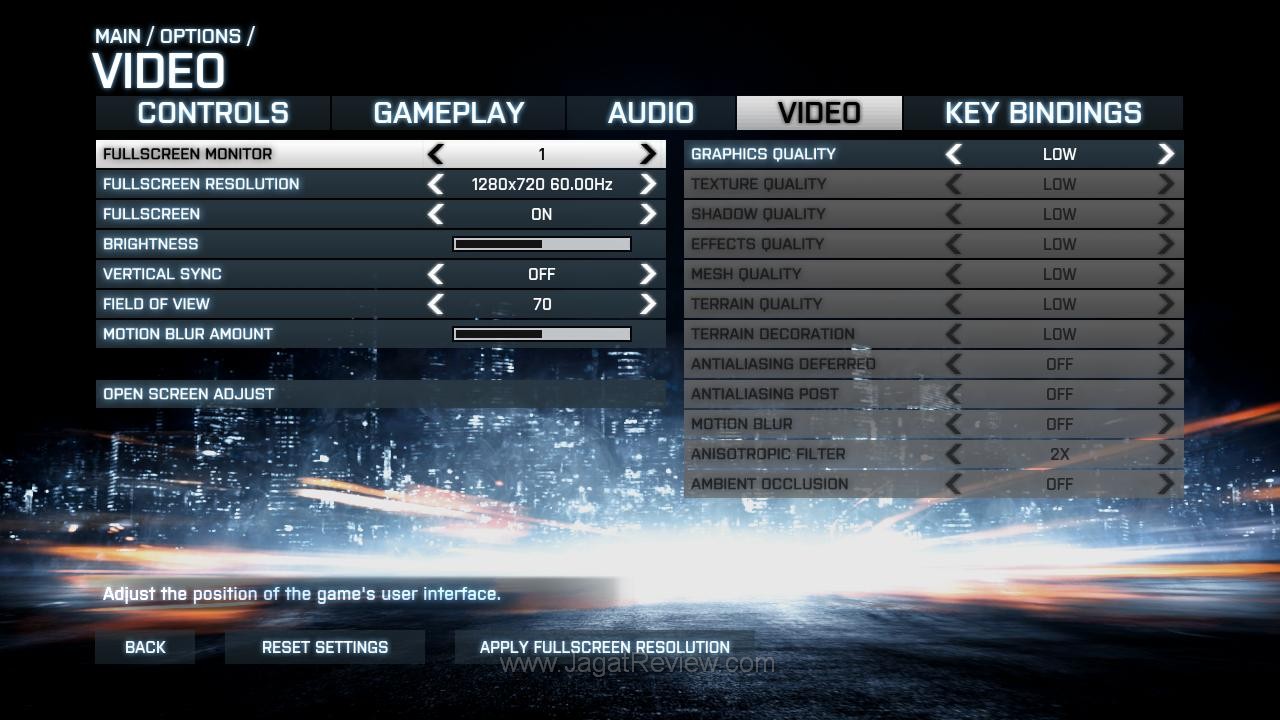Raise Graphics Quality with right arrow

click(x=1166, y=154)
